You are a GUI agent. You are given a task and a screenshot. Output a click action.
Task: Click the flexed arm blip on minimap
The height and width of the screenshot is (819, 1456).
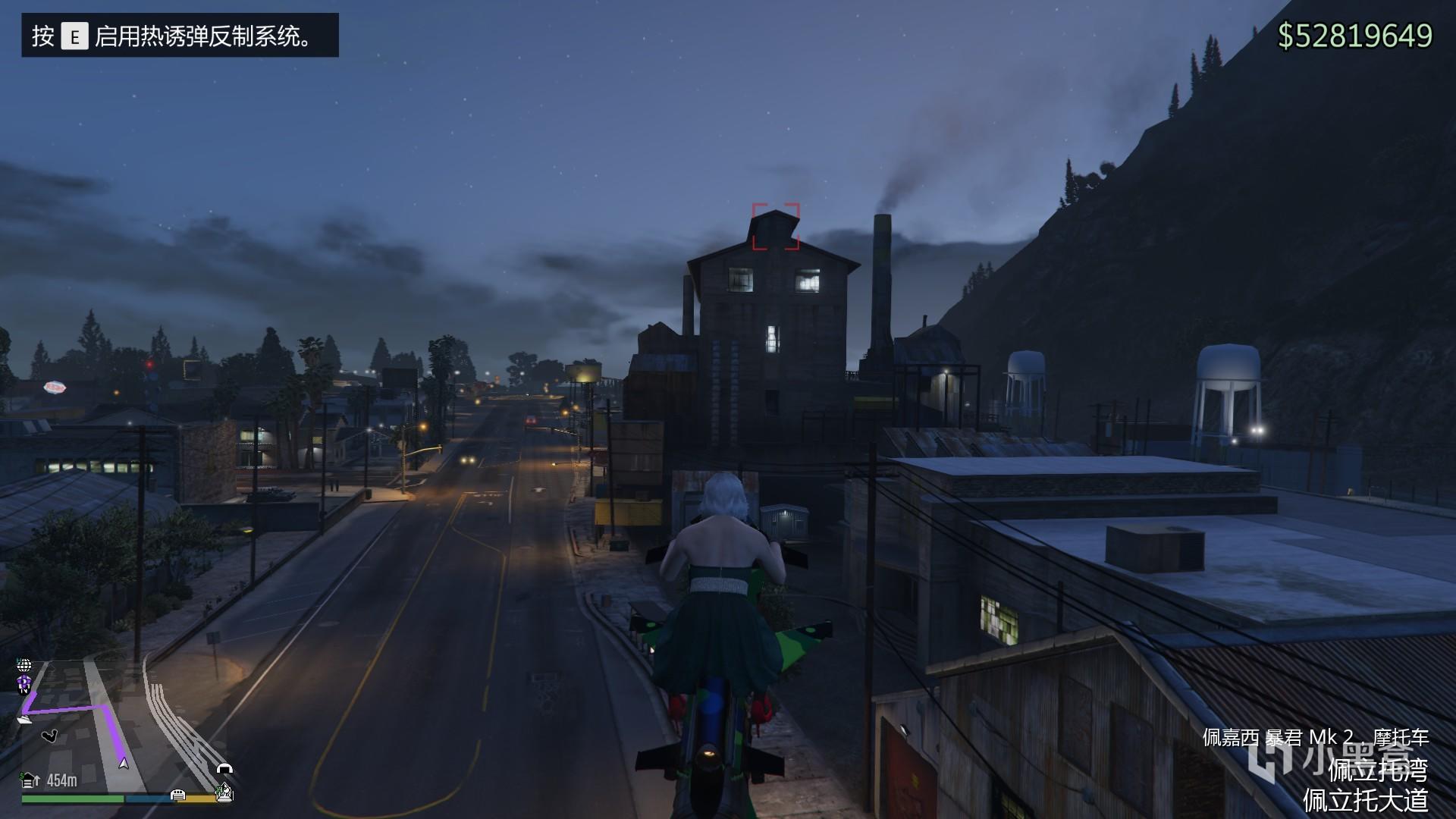(50, 736)
